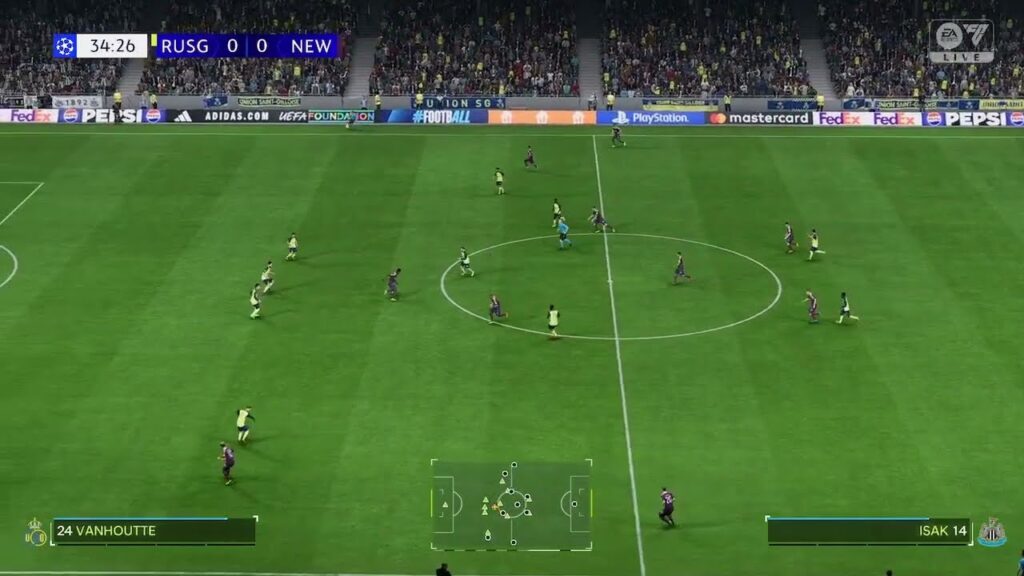Screen dimensions: 1024x576
Task: Select the Vanhoutte player name panel
Action: pyautogui.click(x=153, y=531)
